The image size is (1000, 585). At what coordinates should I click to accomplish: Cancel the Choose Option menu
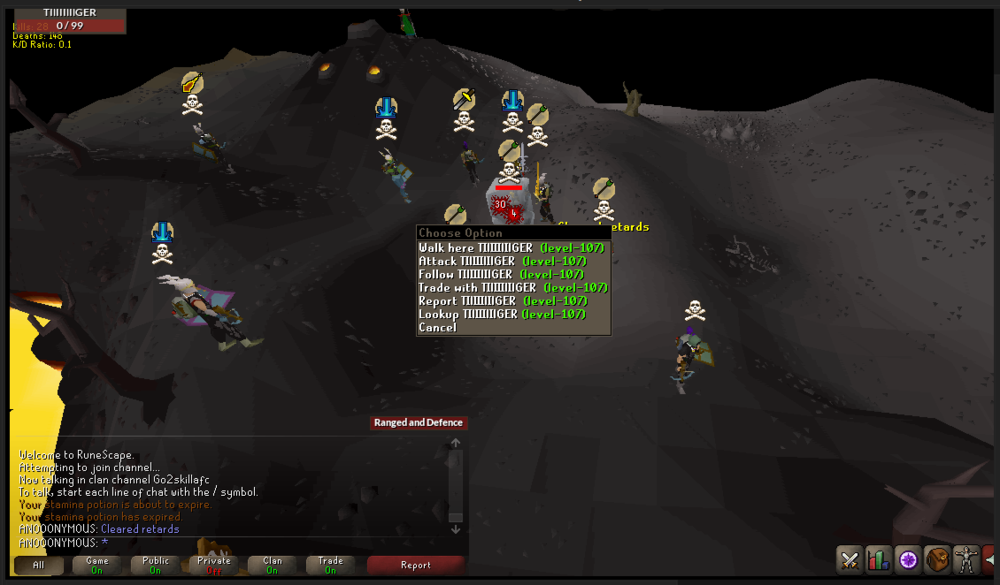tap(438, 328)
